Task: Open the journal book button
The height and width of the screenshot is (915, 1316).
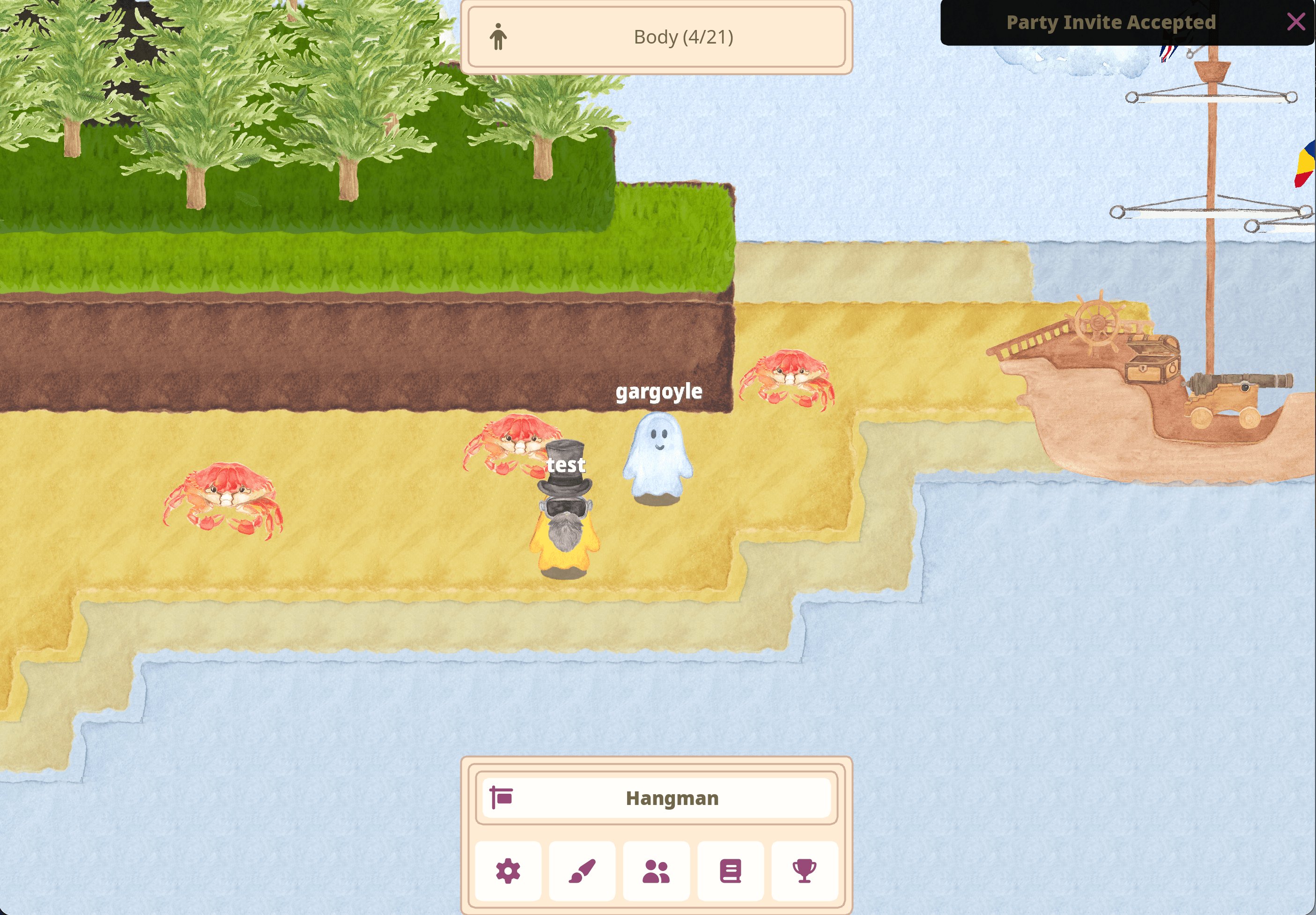Action: (x=730, y=871)
